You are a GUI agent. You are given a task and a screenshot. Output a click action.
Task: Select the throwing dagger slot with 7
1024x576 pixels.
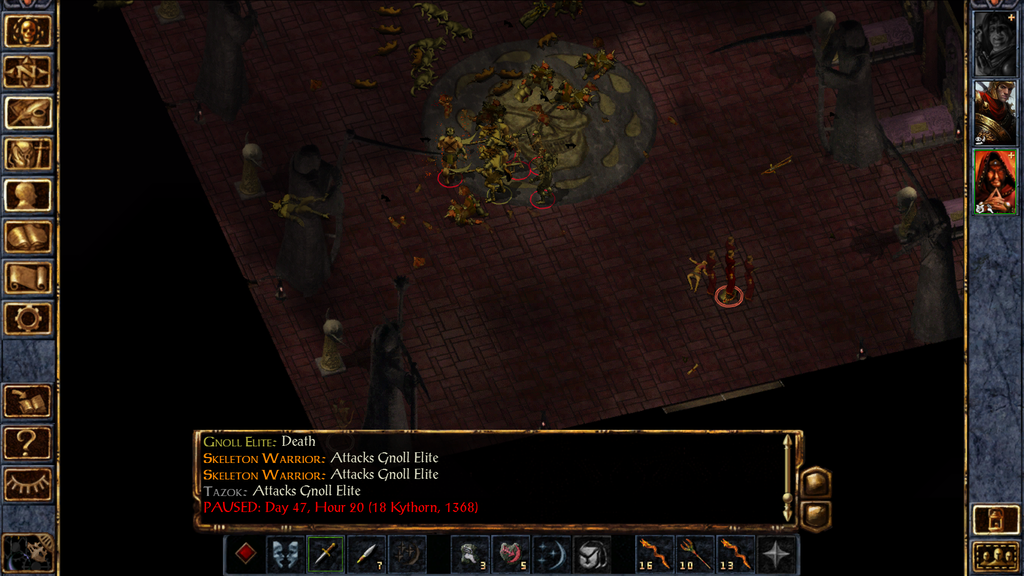click(x=367, y=554)
